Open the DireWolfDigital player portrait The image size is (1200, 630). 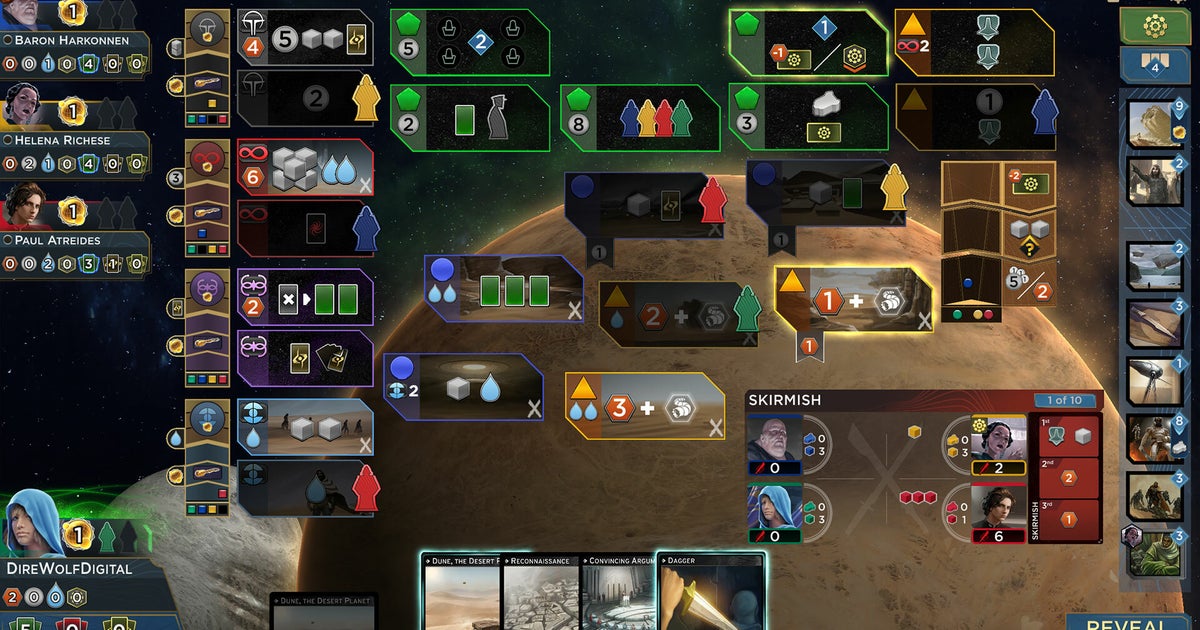(x=36, y=523)
